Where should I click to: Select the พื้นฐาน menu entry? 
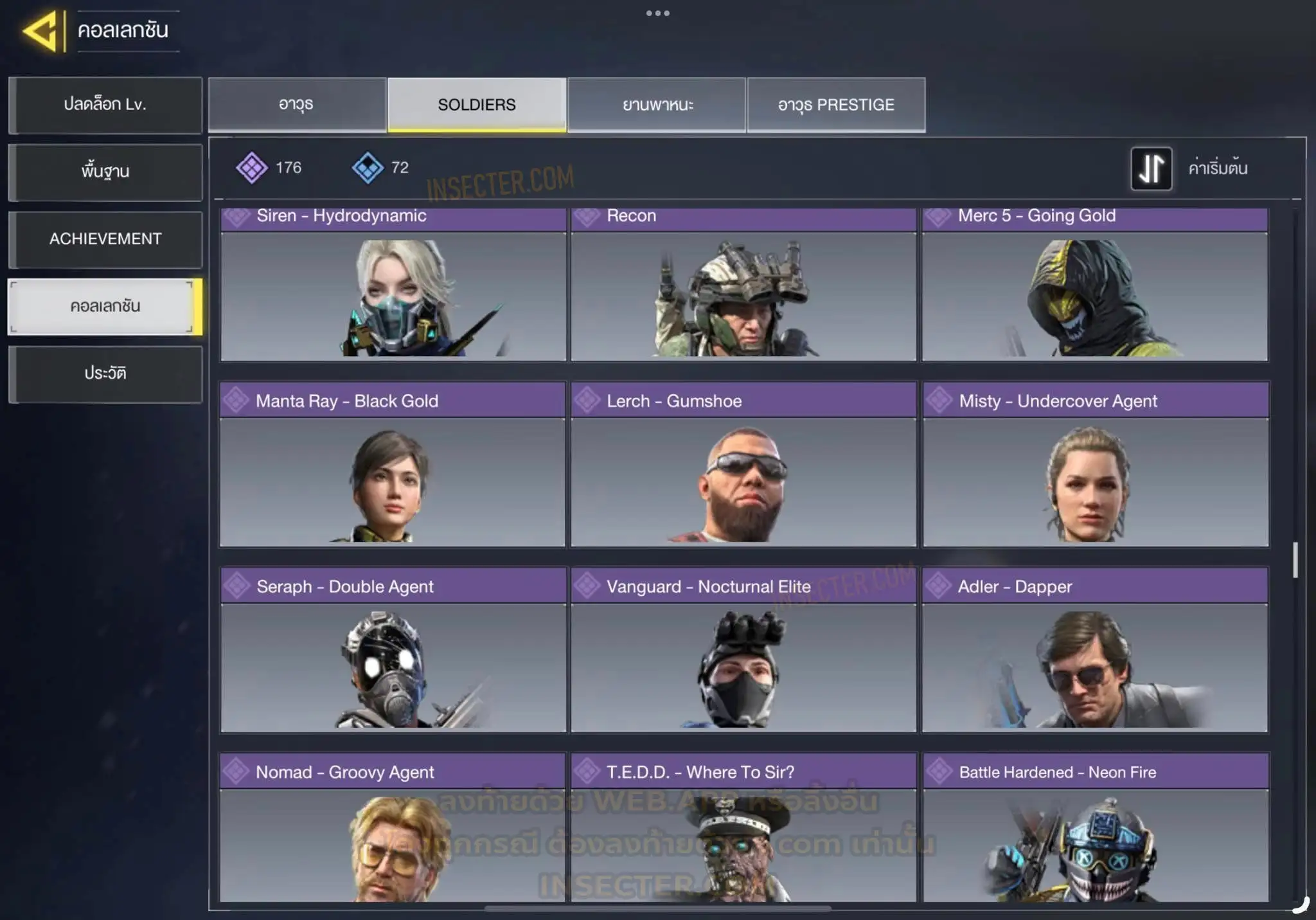coord(105,172)
